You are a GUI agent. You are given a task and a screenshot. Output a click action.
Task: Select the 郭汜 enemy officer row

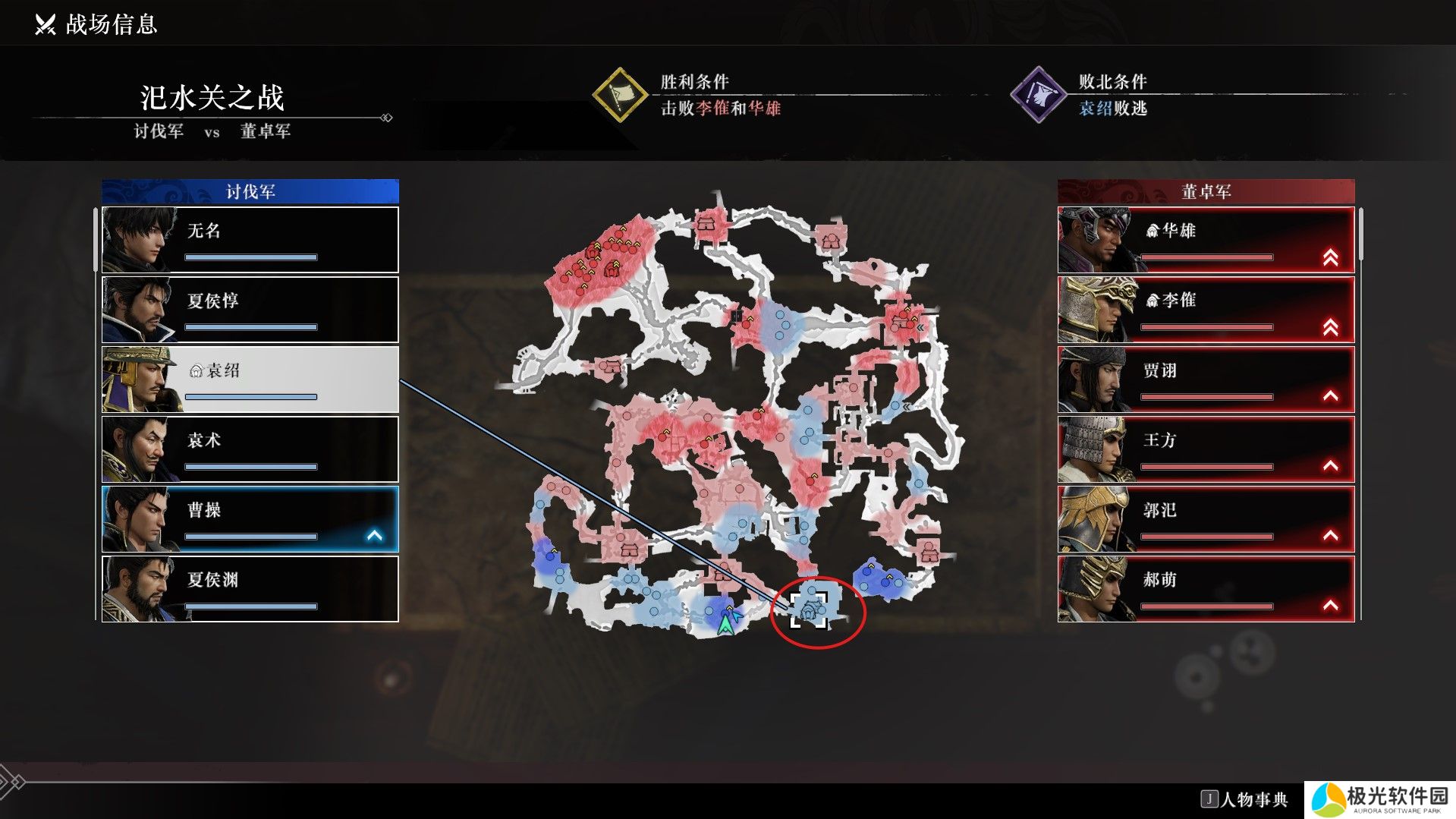pyautogui.click(x=1206, y=519)
